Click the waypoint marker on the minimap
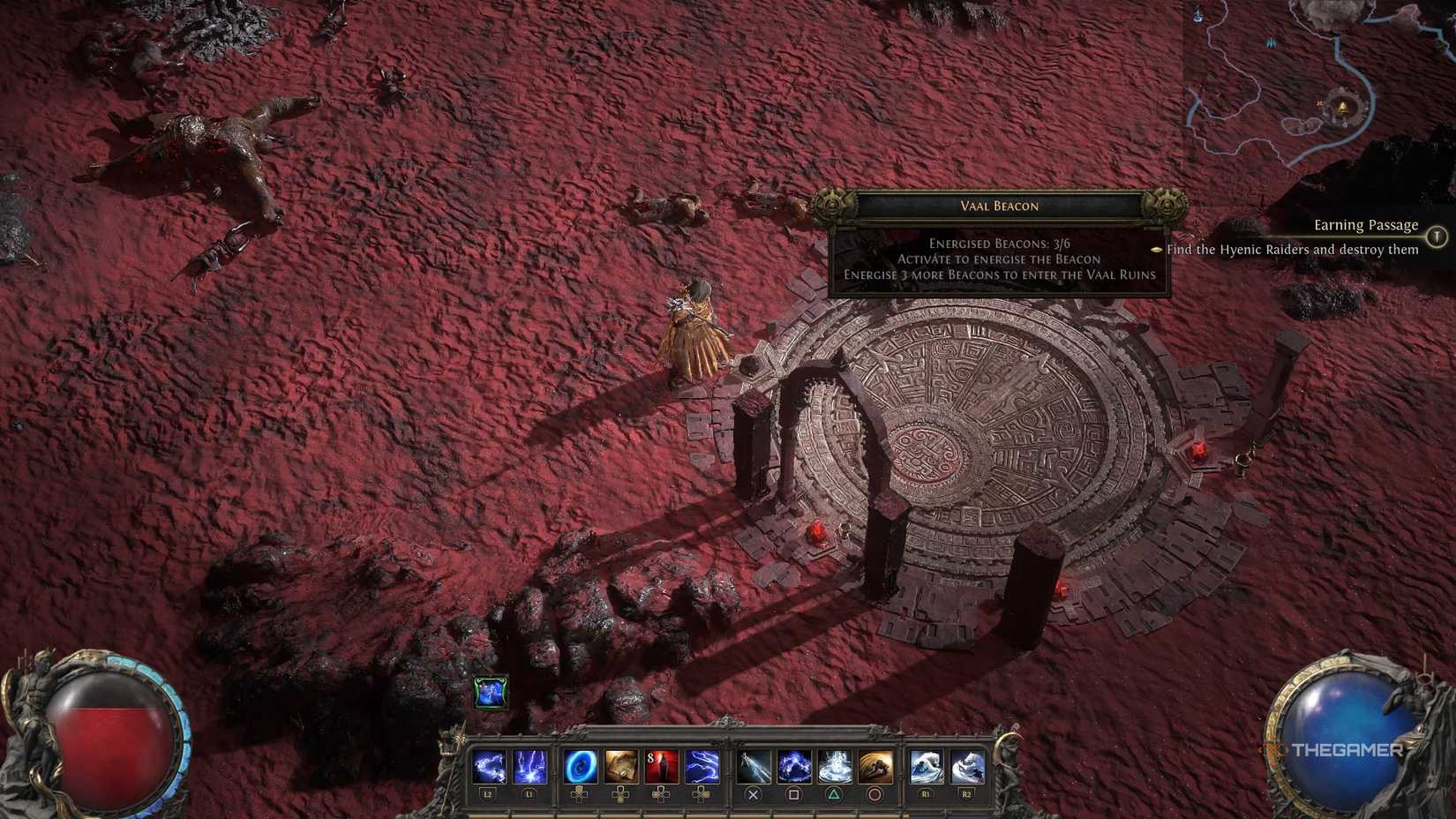 click(x=1342, y=108)
